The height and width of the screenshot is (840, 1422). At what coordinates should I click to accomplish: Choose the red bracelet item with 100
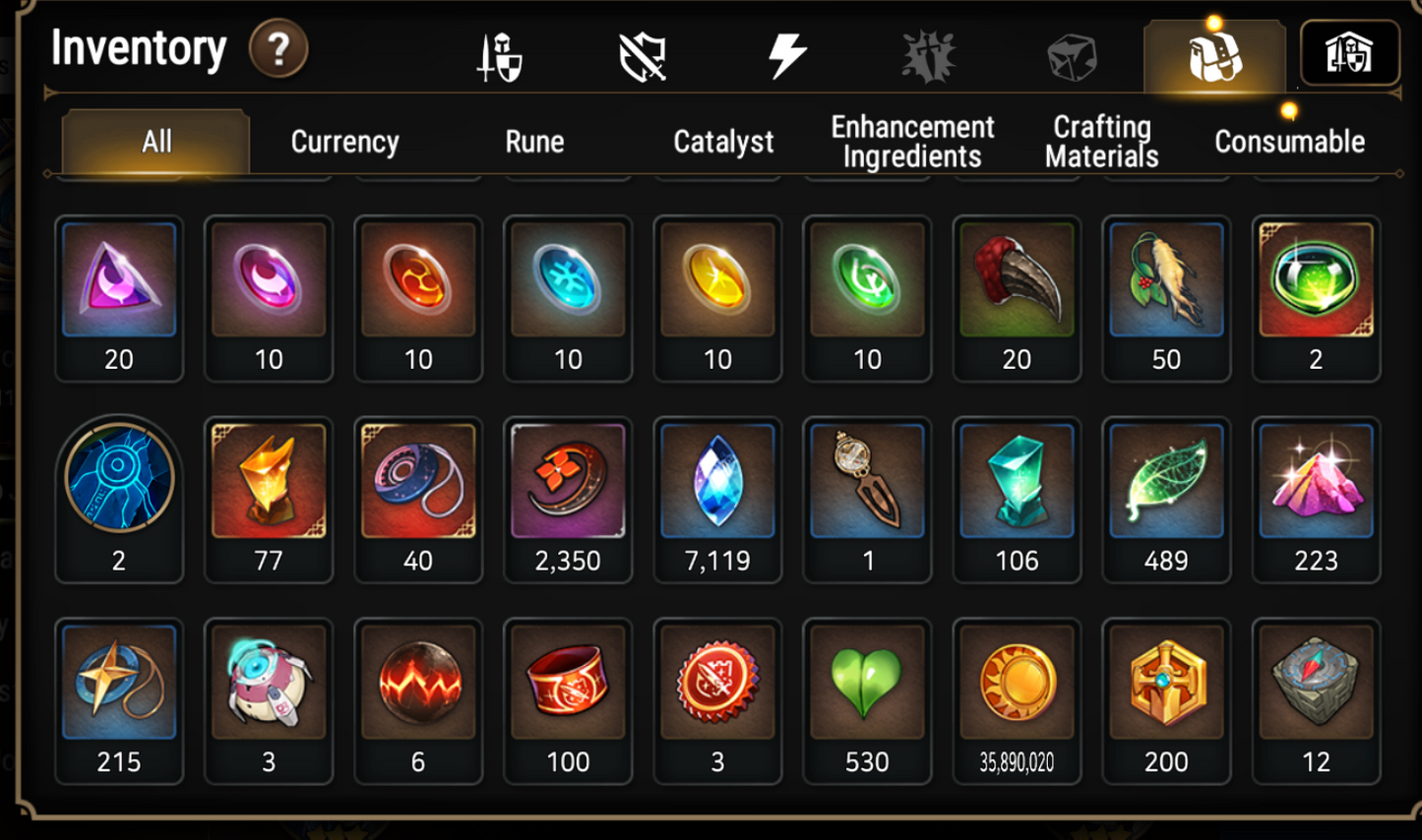point(568,700)
